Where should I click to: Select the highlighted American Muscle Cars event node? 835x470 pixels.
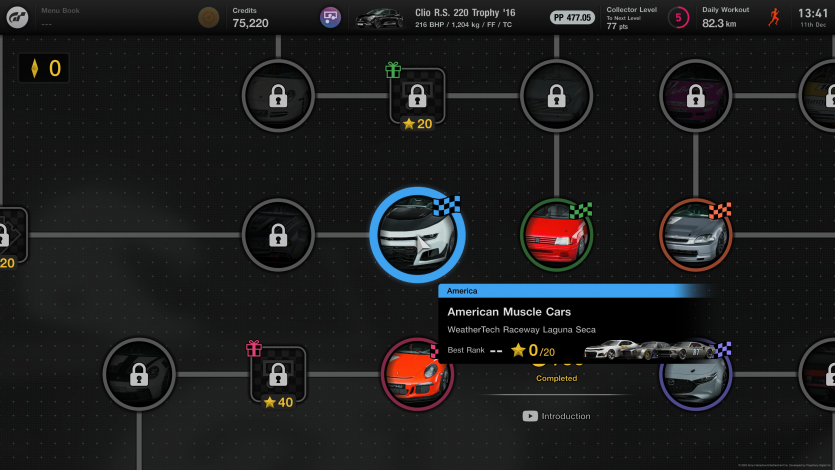point(417,235)
